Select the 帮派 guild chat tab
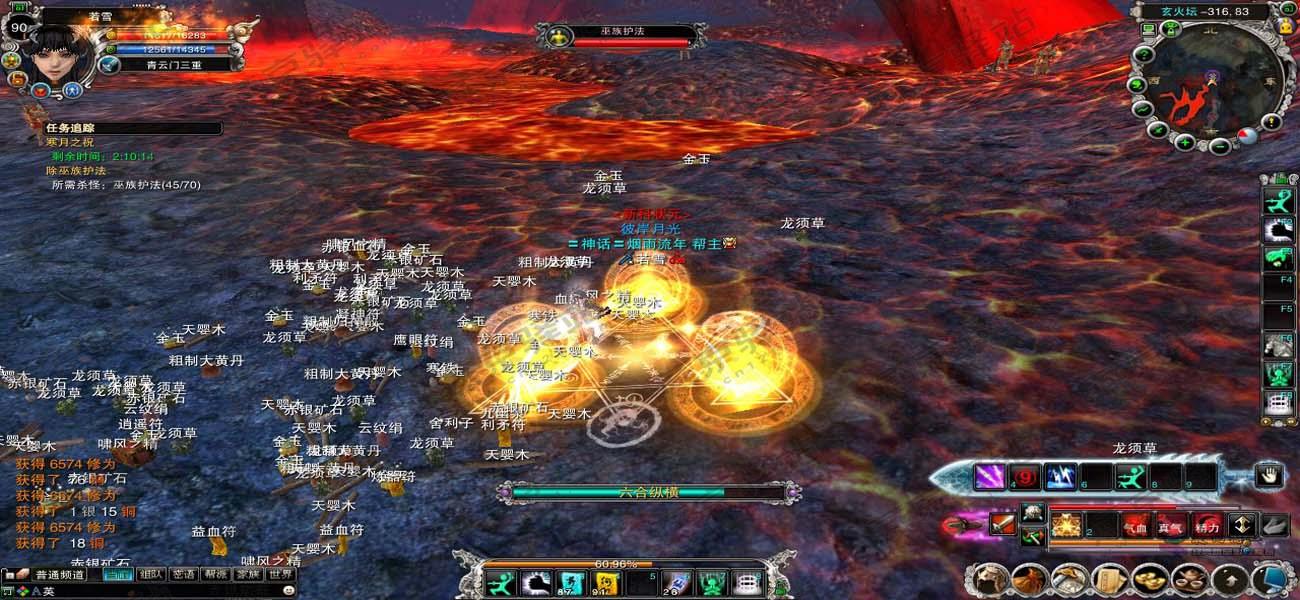Viewport: 1300px width, 600px height. point(215,575)
